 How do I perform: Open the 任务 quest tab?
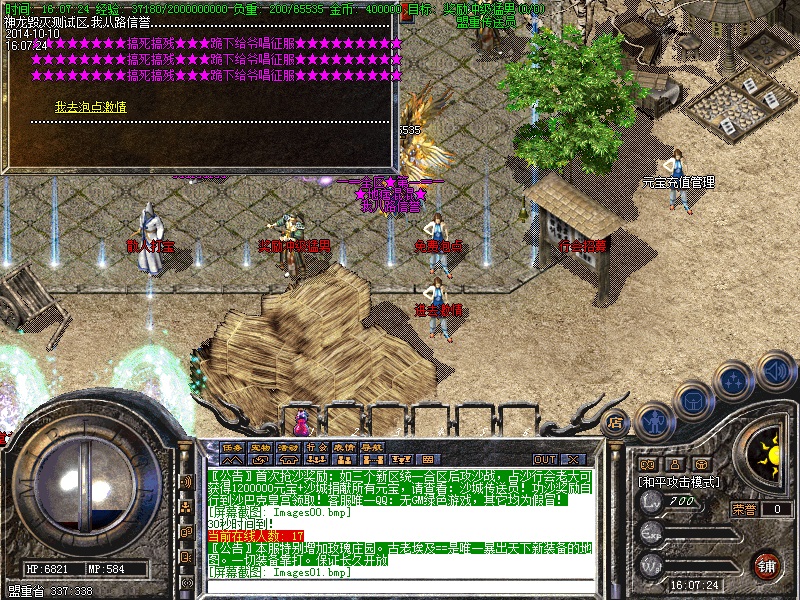pos(232,447)
